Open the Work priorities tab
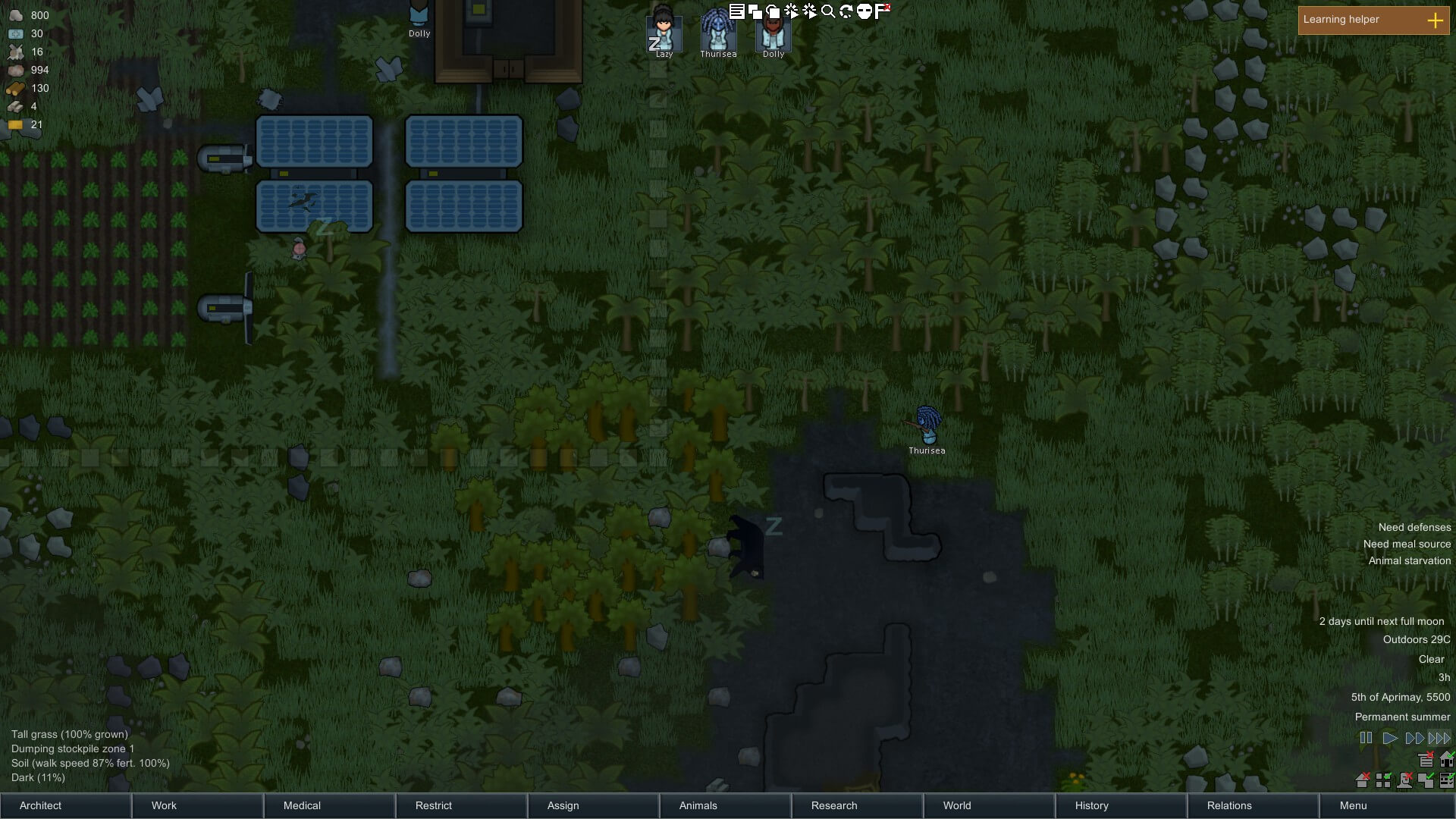This screenshot has height=819, width=1456. [164, 805]
